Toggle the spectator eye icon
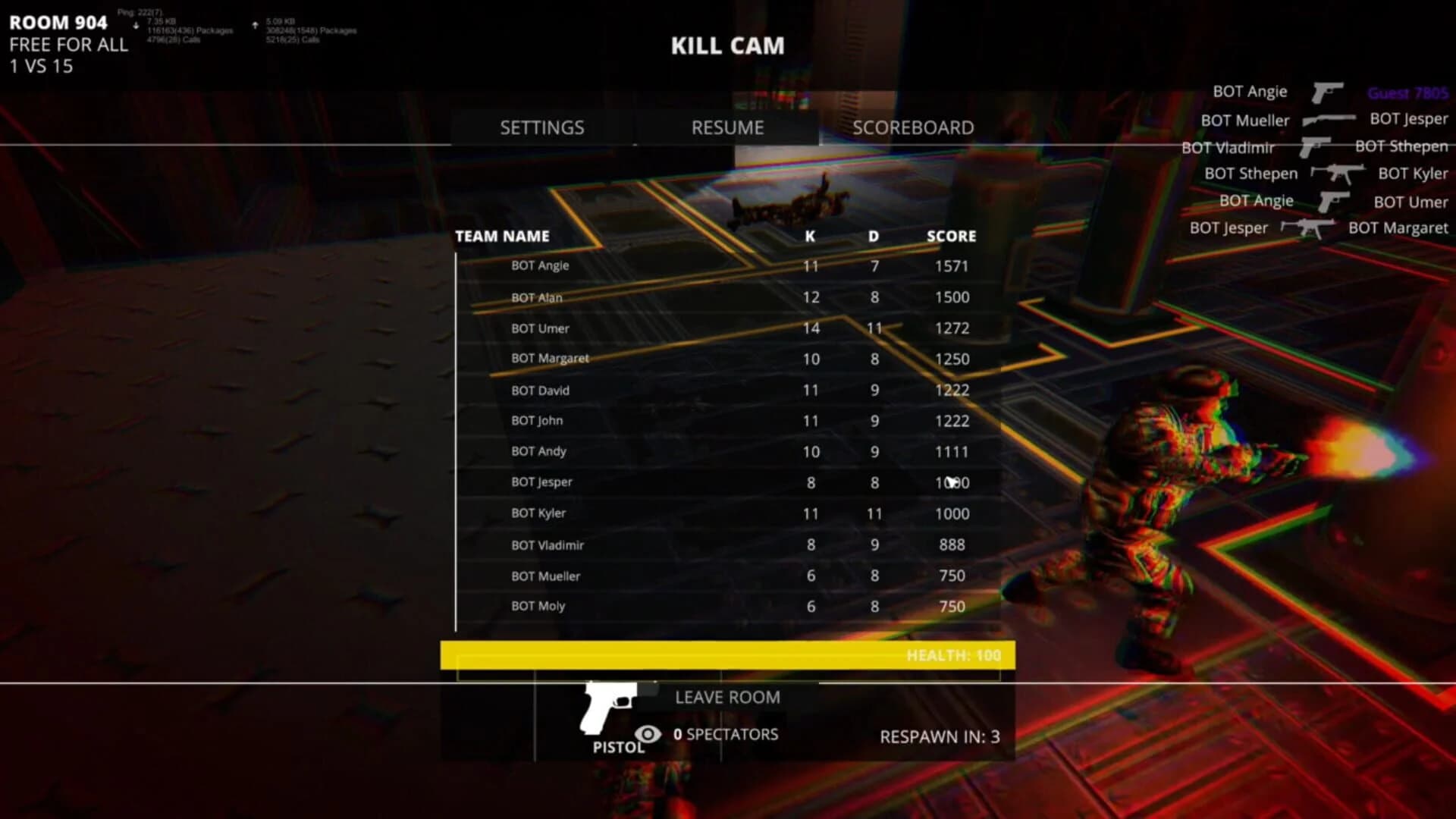Screen dimensions: 1456x819 [646, 734]
